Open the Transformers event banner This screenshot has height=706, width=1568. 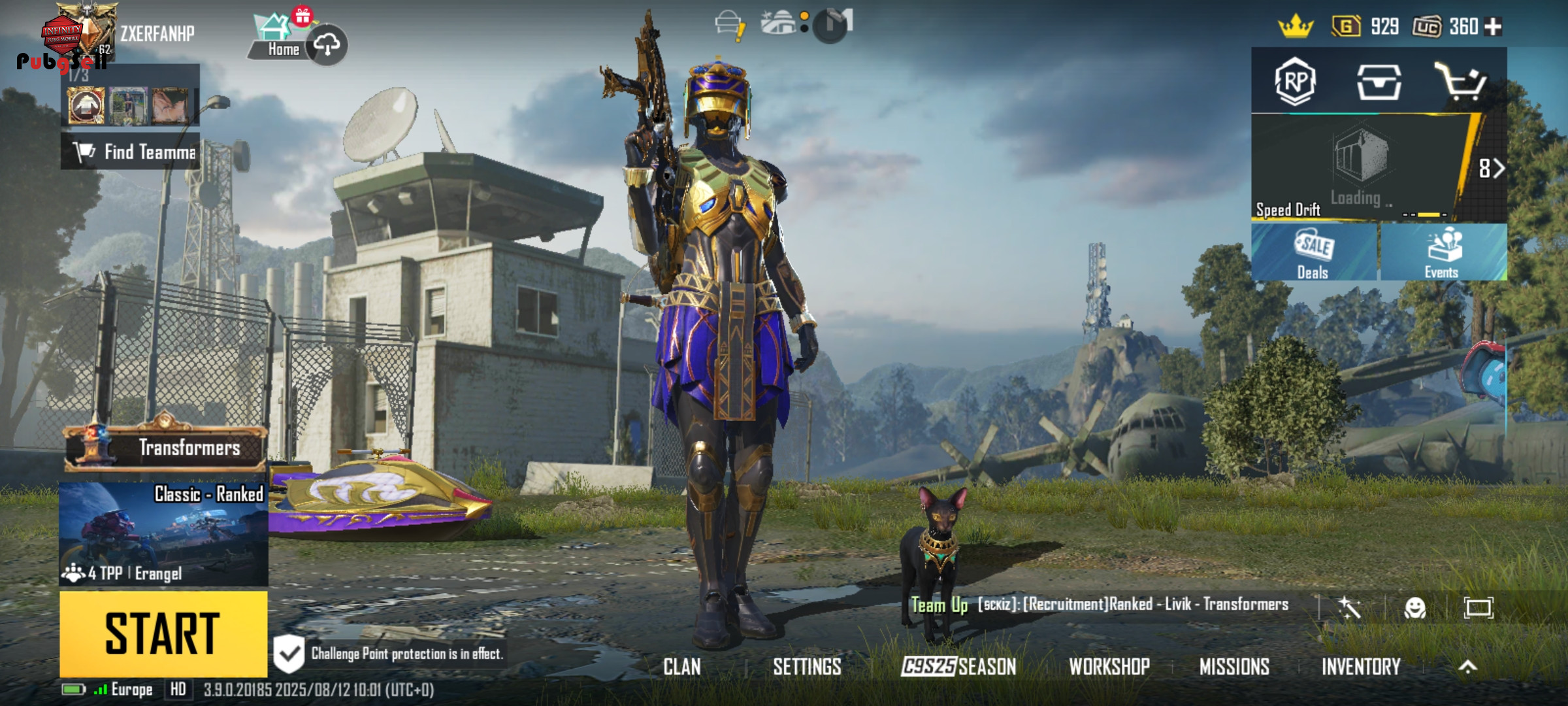coord(165,448)
